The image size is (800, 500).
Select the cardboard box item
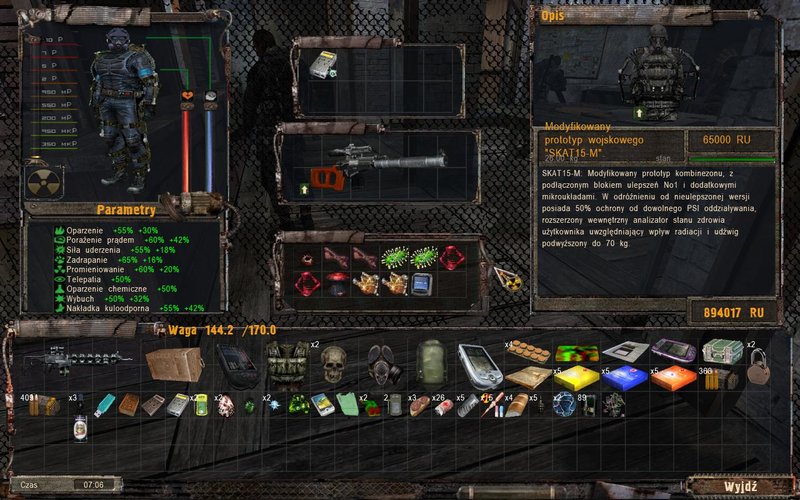tap(173, 363)
